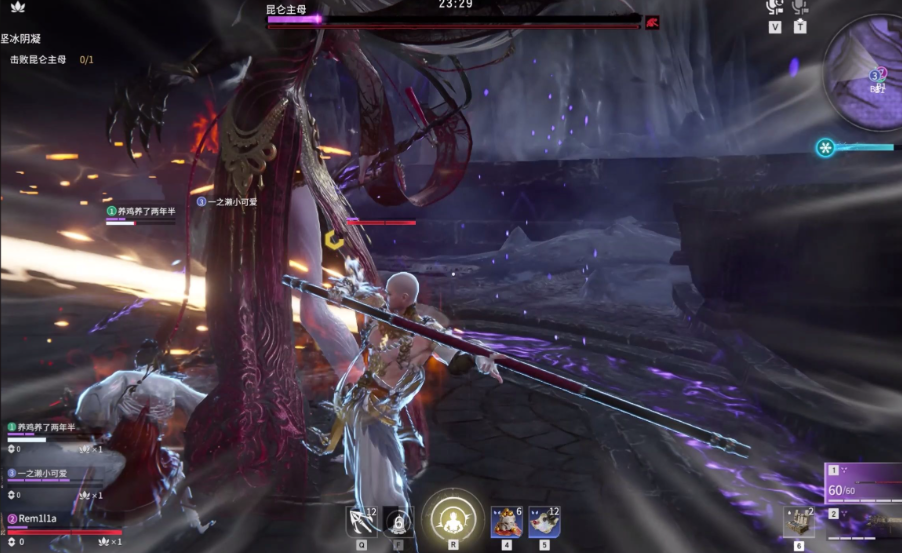Click the lotus icon beside the stage name
Image resolution: width=902 pixels, height=553 pixels.
(17, 9)
